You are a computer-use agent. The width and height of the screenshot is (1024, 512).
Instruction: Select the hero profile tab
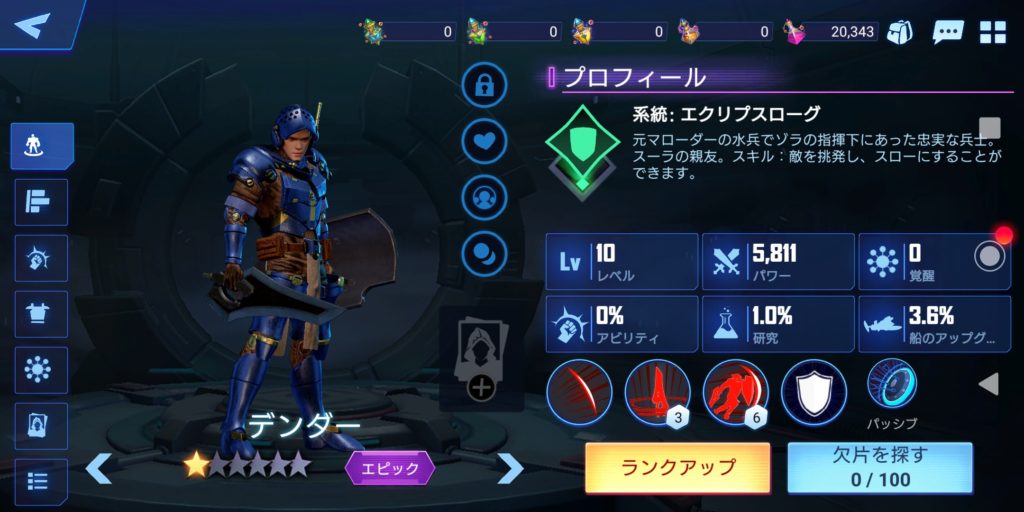(x=42, y=146)
